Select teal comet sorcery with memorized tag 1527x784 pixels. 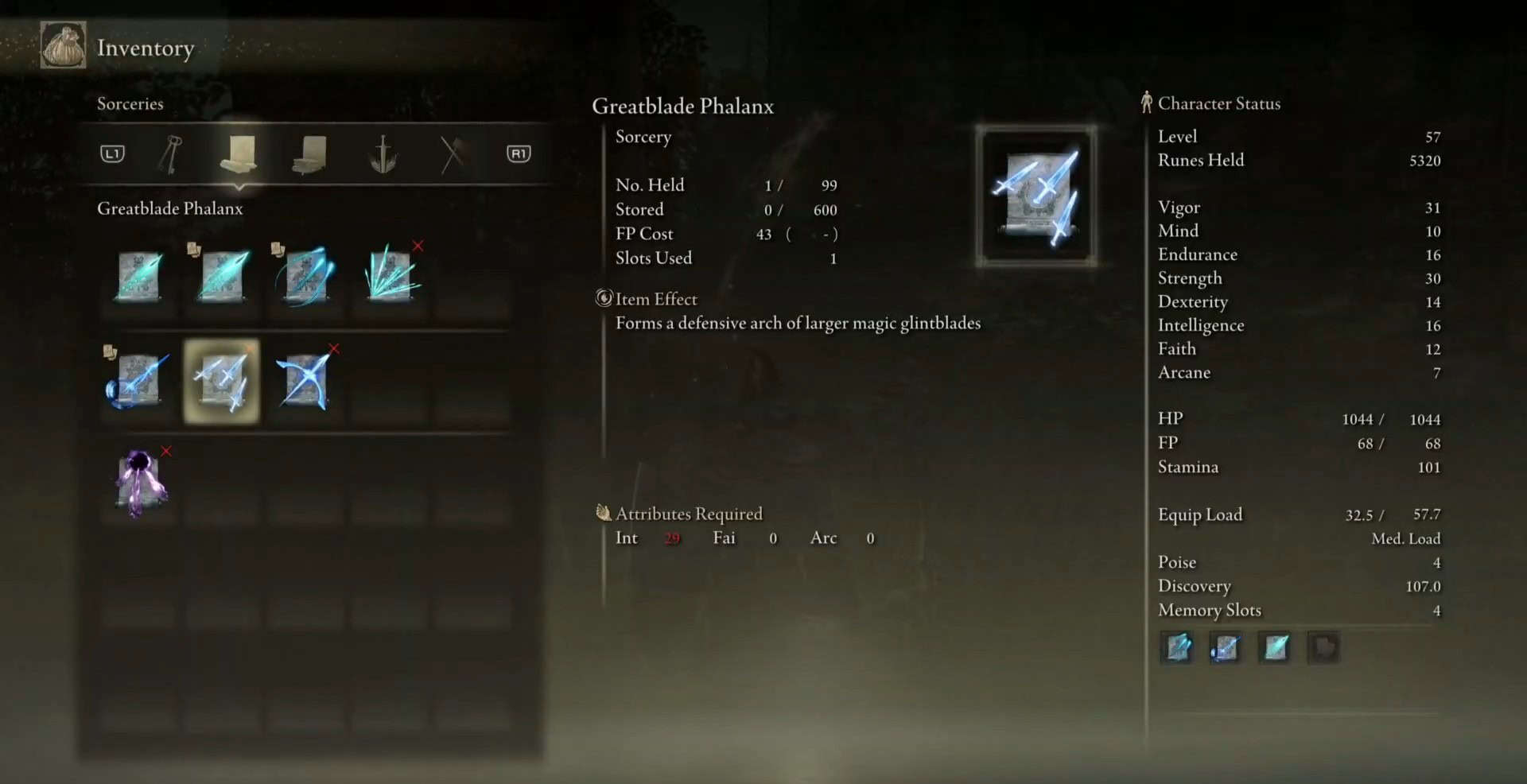[x=223, y=275]
